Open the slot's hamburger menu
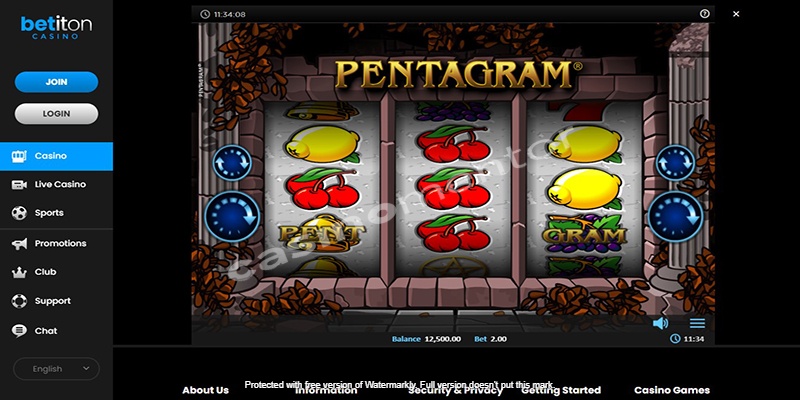Viewport: 800px width, 400px height. pyautogui.click(x=697, y=323)
